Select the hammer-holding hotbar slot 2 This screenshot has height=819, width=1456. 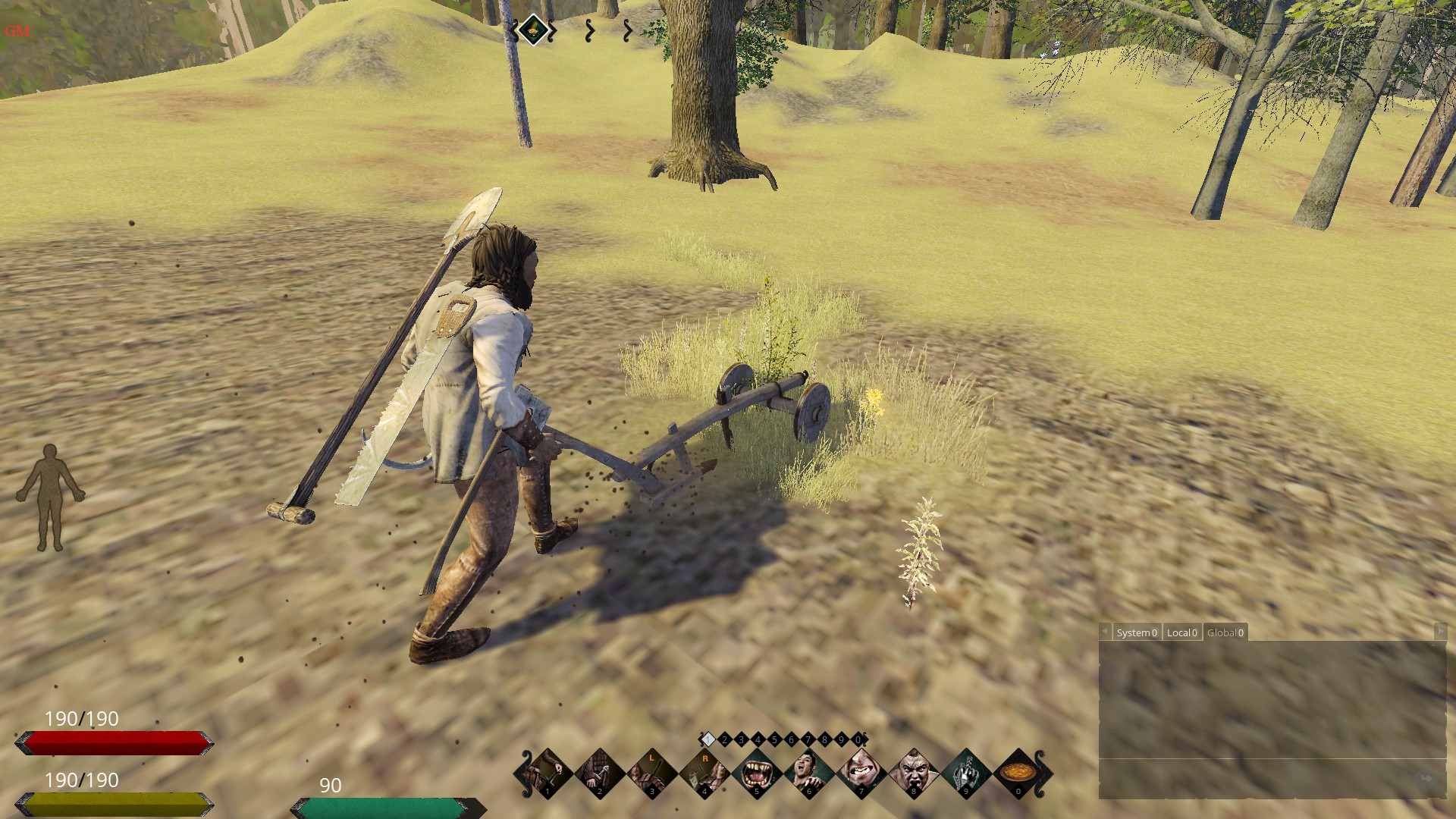point(600,773)
